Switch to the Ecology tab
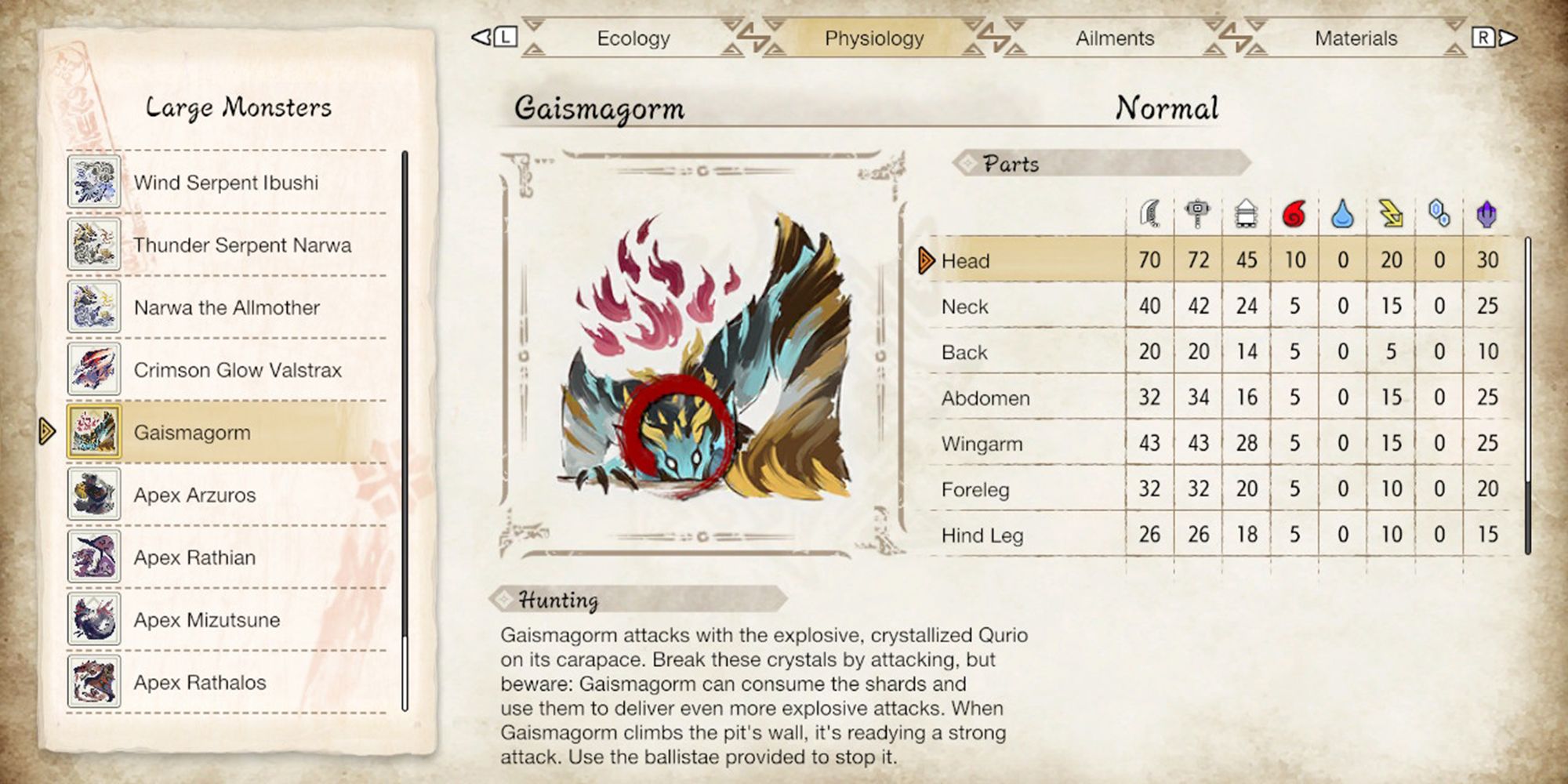 tap(633, 38)
